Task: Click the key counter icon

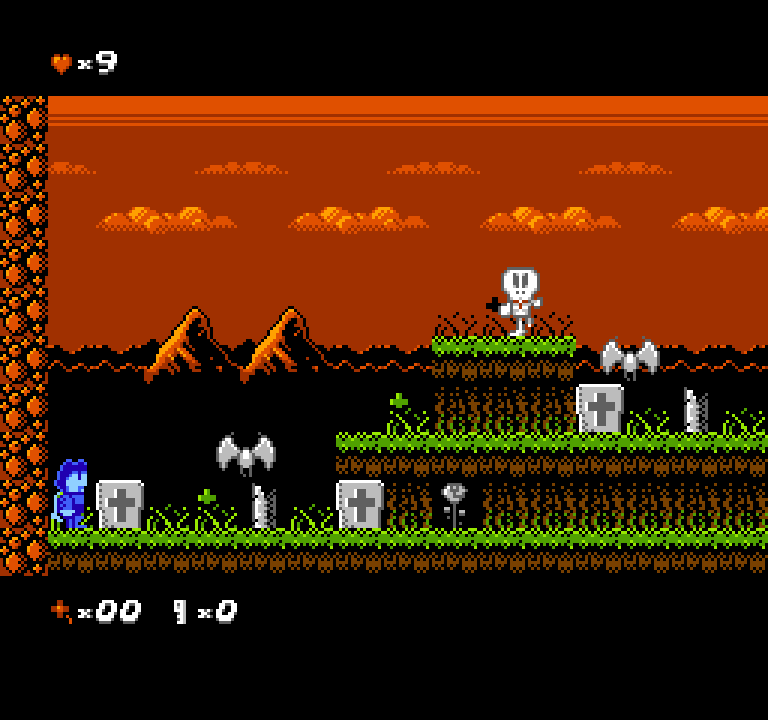Action: (x=181, y=611)
